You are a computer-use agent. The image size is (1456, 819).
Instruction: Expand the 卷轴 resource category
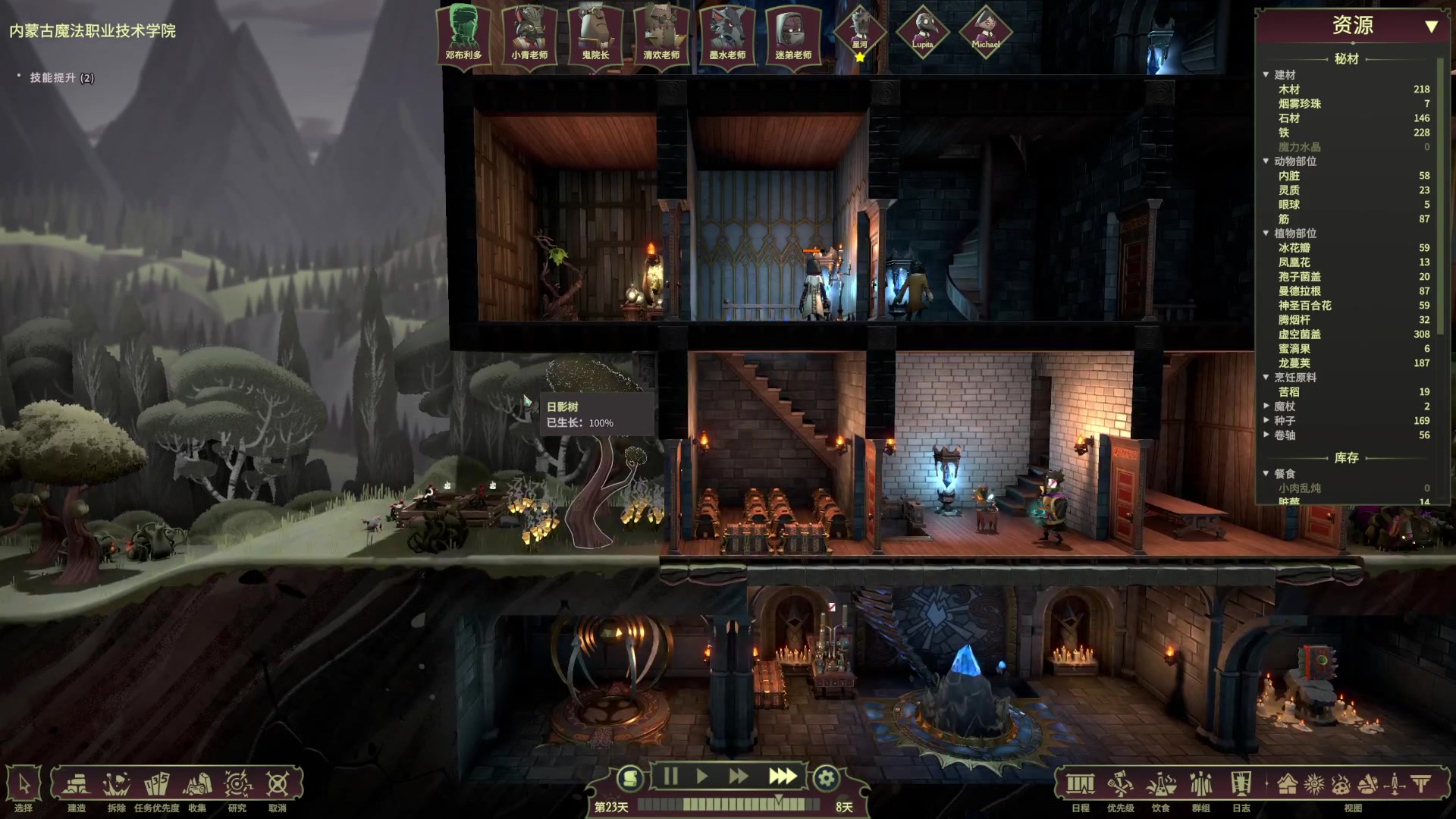coord(1266,435)
